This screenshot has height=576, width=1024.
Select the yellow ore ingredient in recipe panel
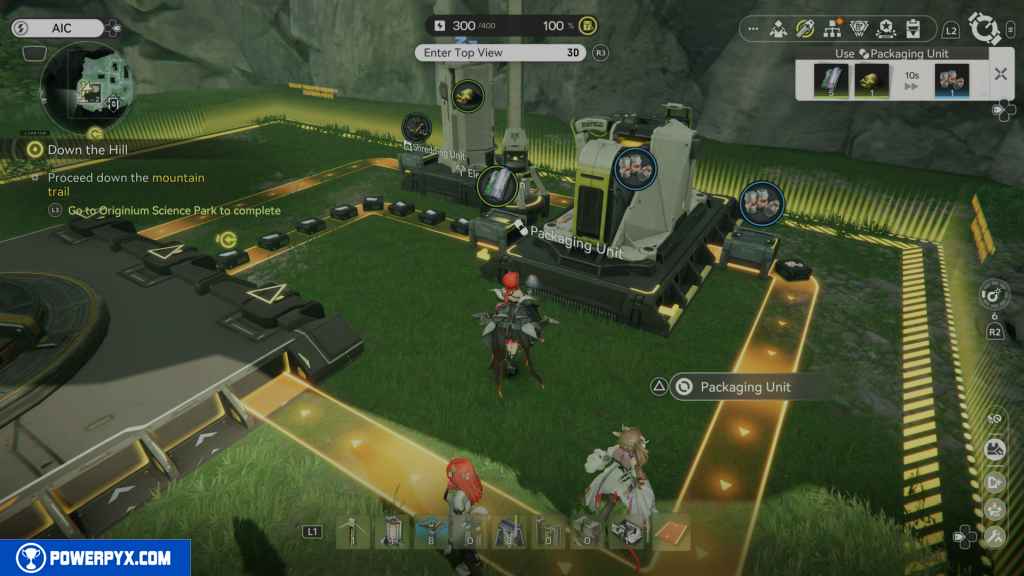870,80
